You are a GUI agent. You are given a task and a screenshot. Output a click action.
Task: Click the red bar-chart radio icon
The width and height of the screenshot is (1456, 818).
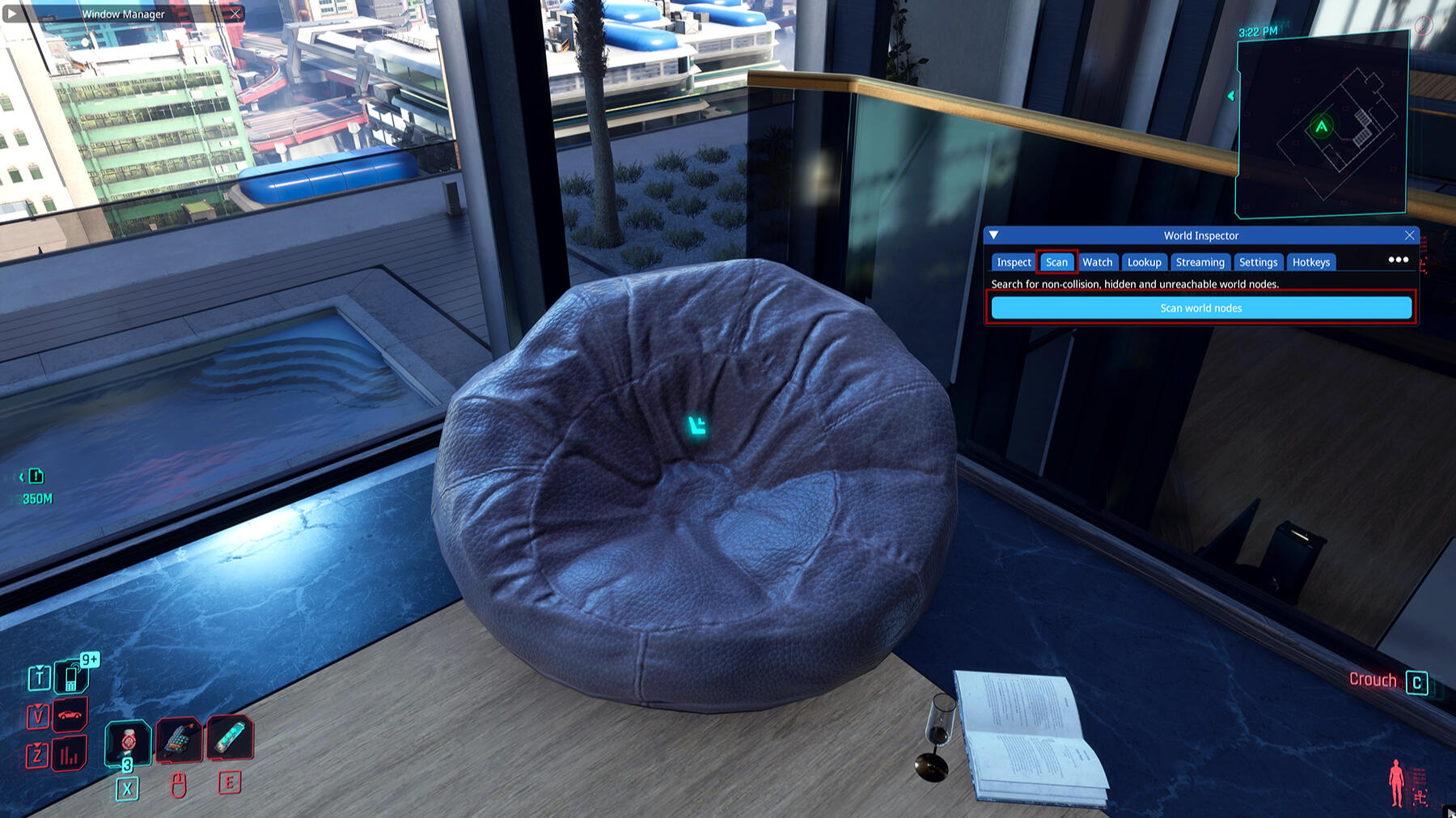(x=70, y=756)
